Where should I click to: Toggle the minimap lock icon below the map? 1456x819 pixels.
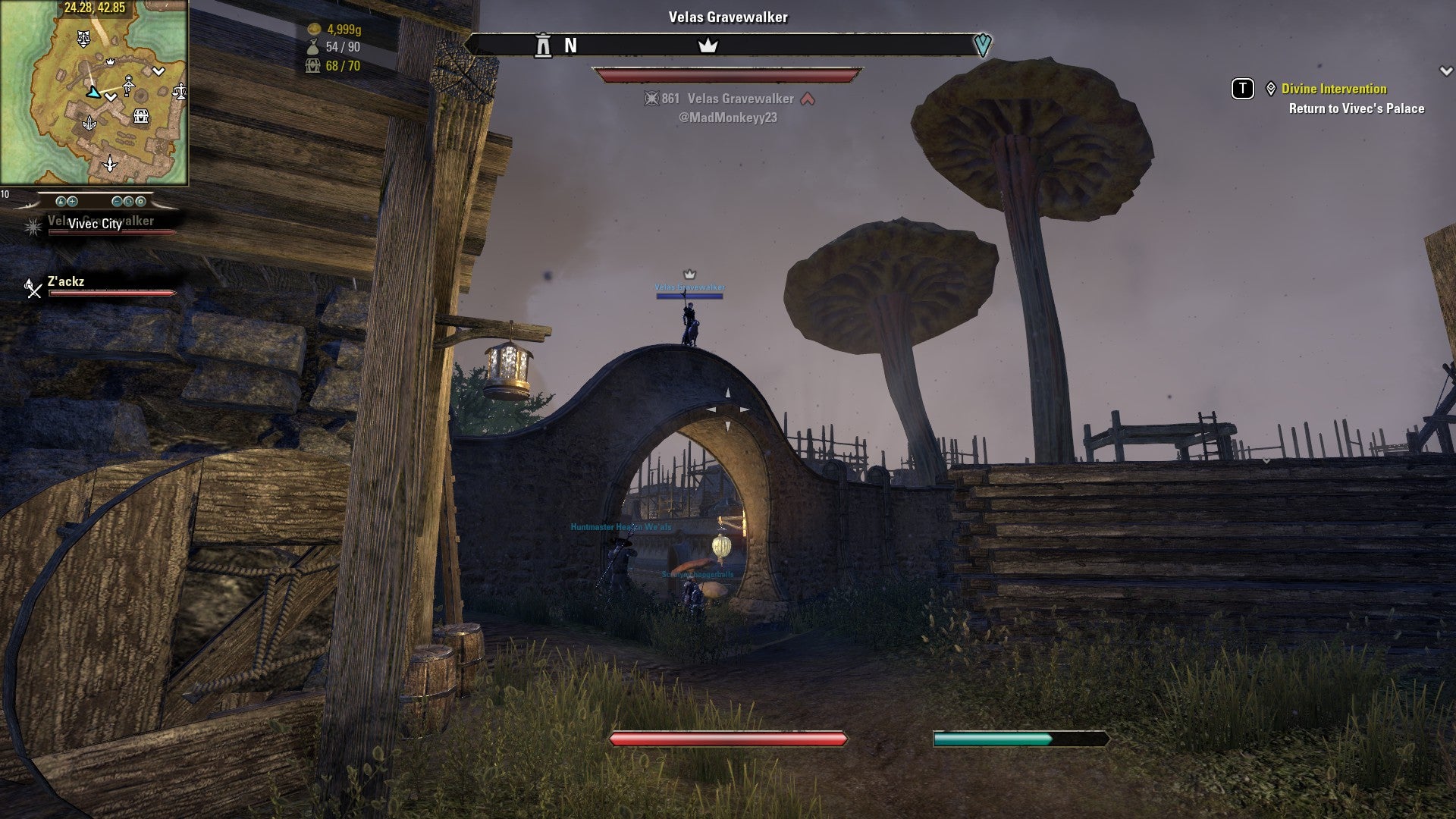coord(61,202)
